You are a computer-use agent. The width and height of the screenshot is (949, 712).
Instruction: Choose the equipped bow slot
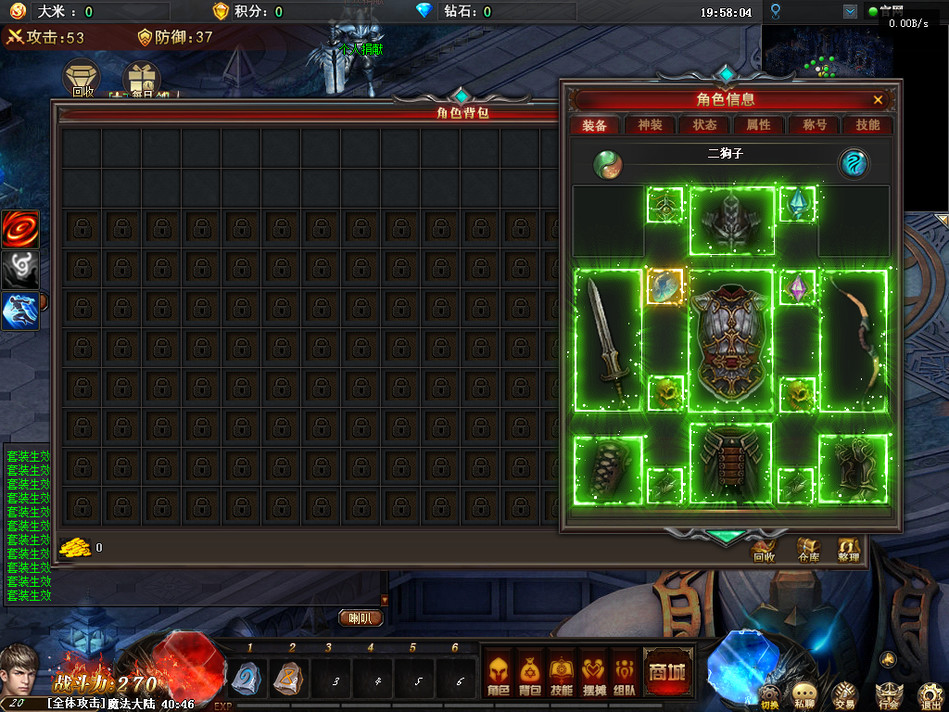(x=853, y=339)
